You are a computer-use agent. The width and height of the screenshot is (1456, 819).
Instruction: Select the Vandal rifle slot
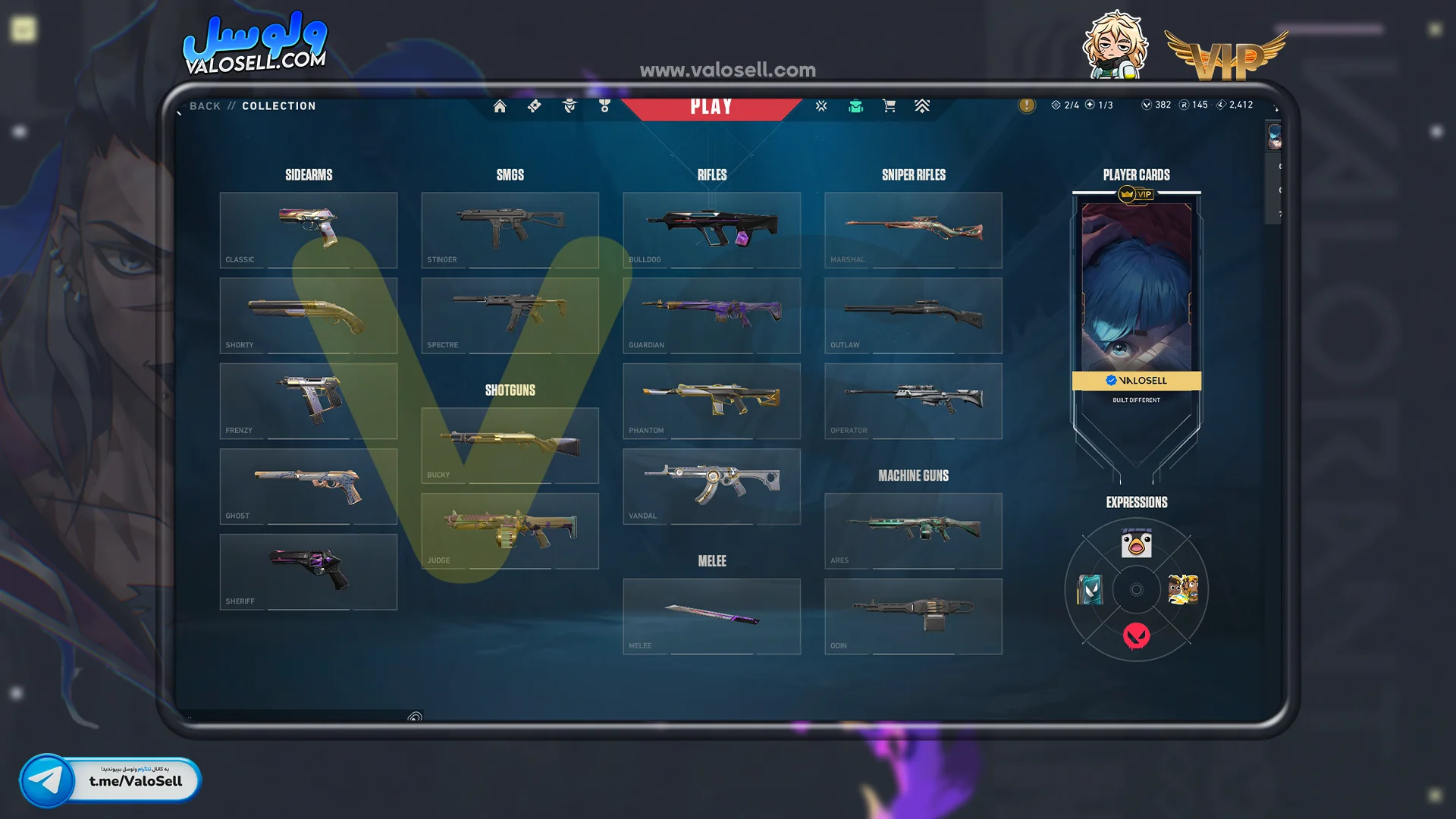pyautogui.click(x=712, y=486)
